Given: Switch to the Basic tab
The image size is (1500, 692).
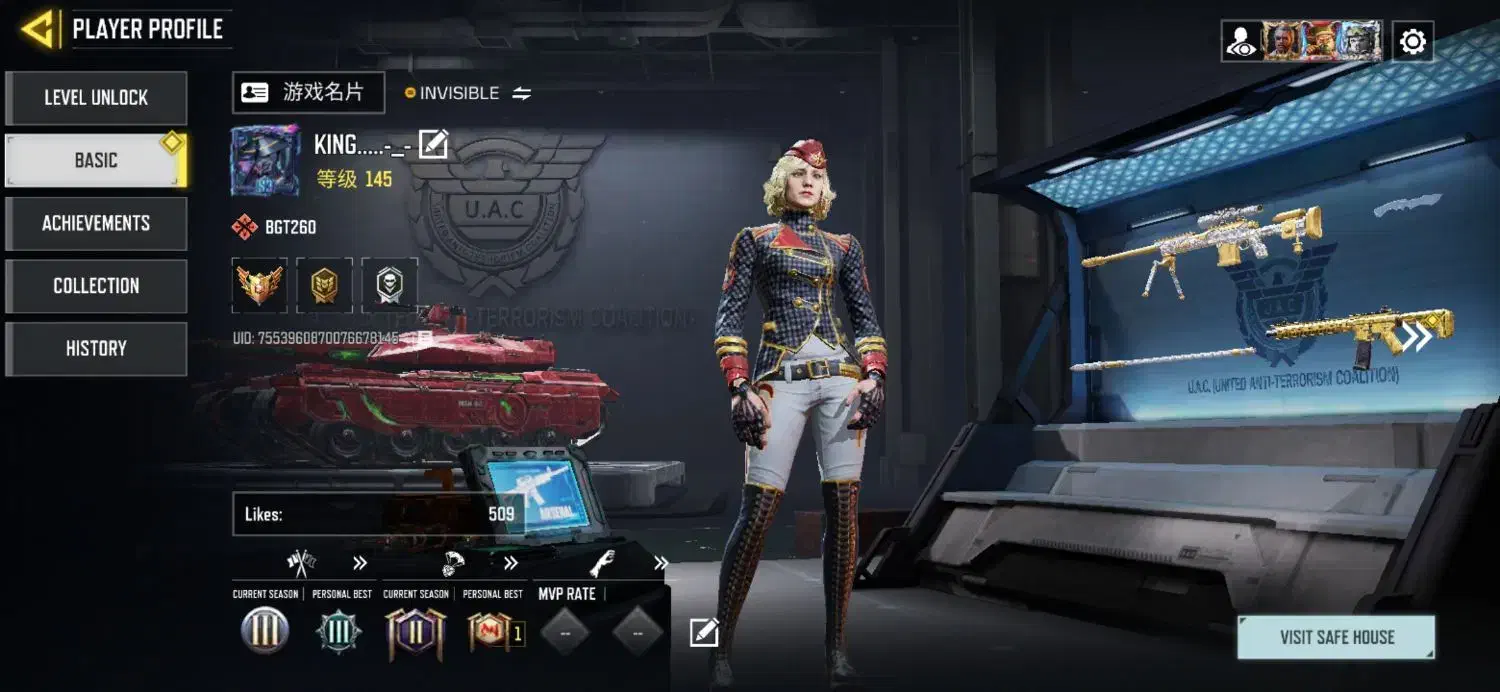Looking at the screenshot, I should coord(96,160).
